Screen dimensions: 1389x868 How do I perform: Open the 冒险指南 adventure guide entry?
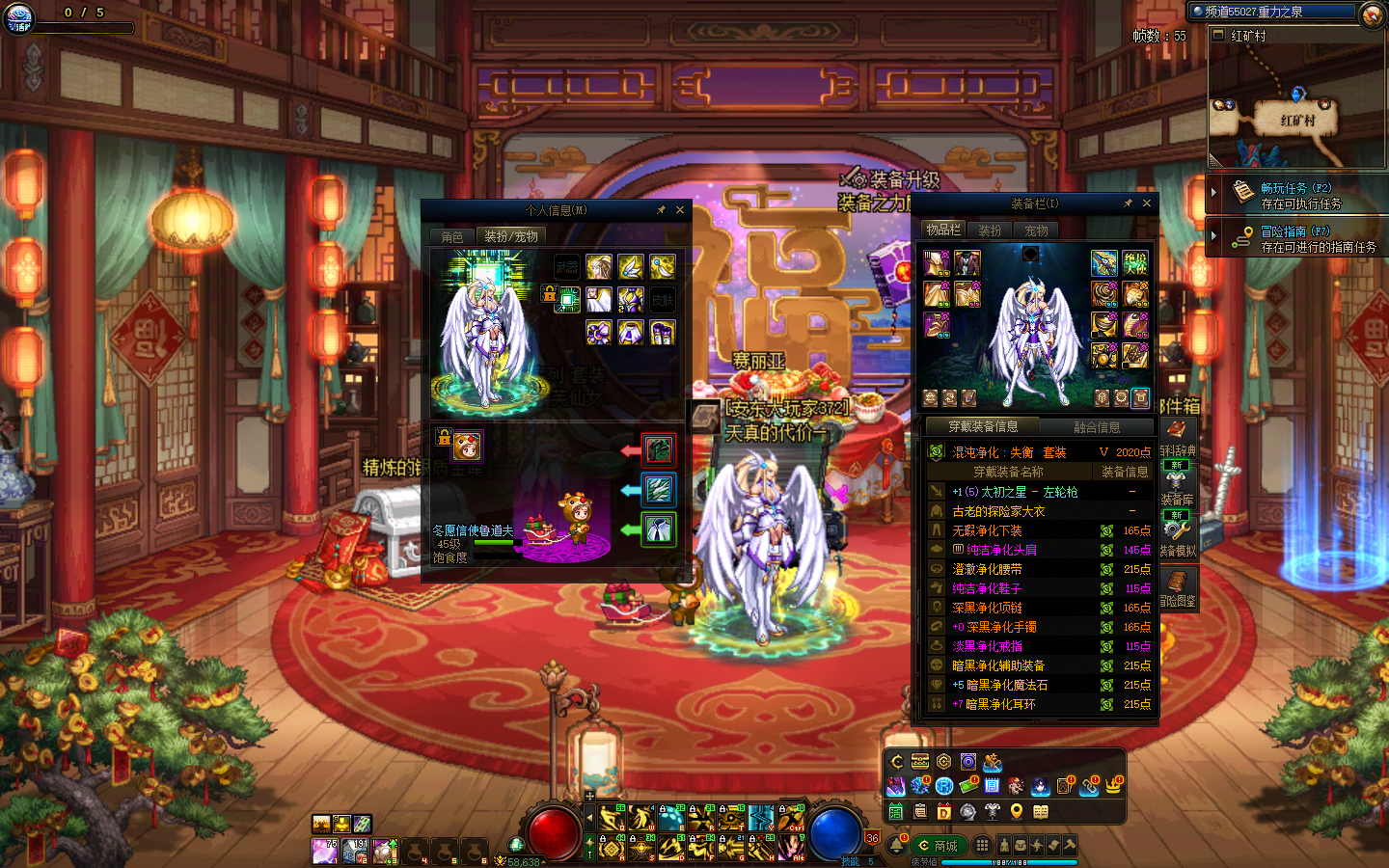click(x=1297, y=238)
